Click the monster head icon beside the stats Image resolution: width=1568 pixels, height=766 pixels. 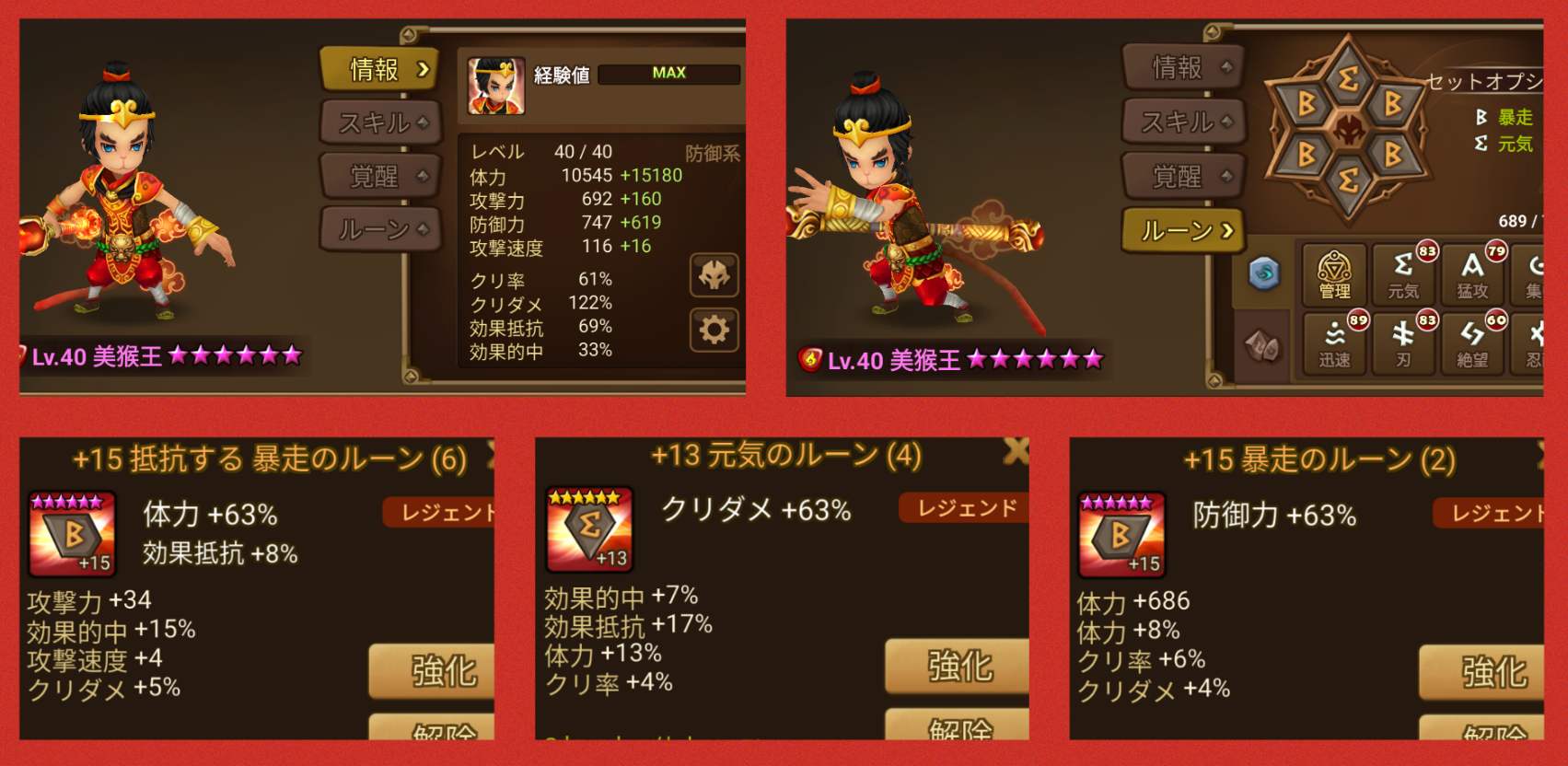(715, 276)
